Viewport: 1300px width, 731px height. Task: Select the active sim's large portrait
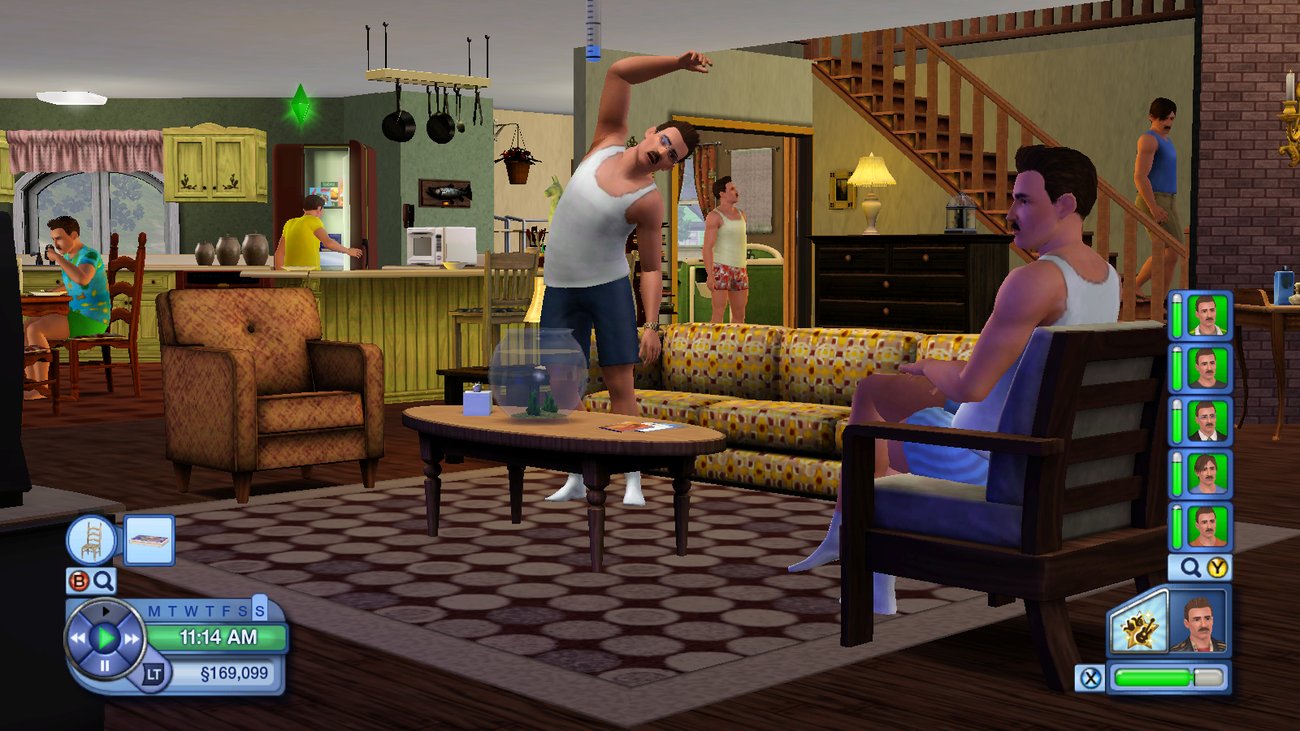click(1197, 623)
